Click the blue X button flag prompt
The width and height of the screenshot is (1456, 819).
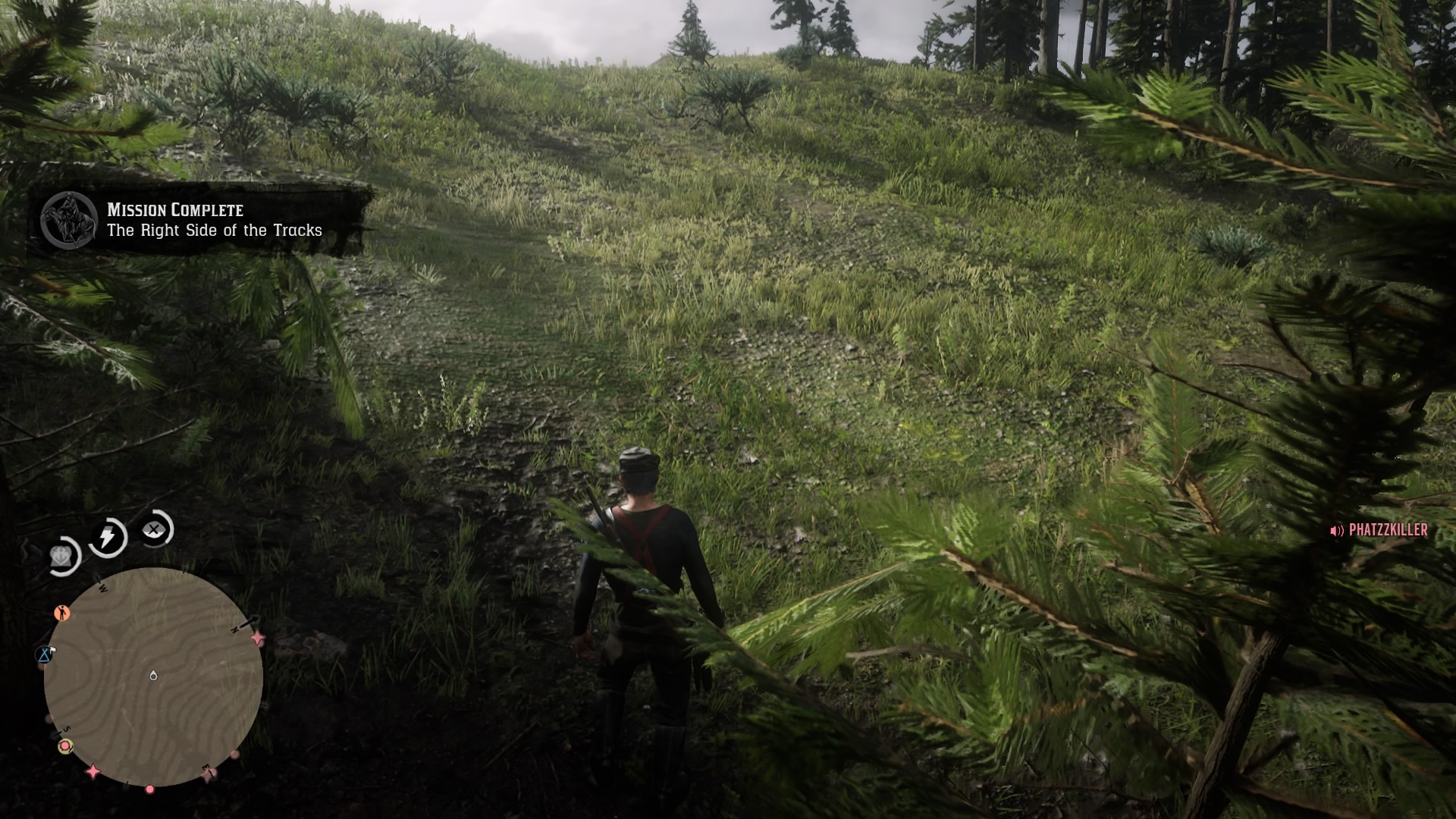point(42,655)
